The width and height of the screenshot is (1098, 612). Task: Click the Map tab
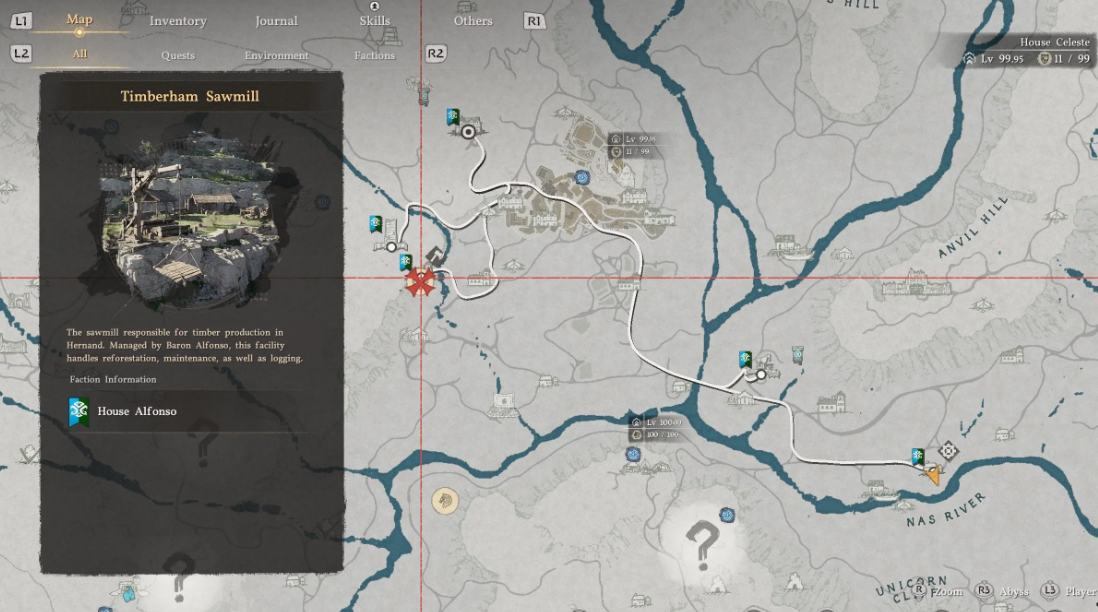point(79,20)
